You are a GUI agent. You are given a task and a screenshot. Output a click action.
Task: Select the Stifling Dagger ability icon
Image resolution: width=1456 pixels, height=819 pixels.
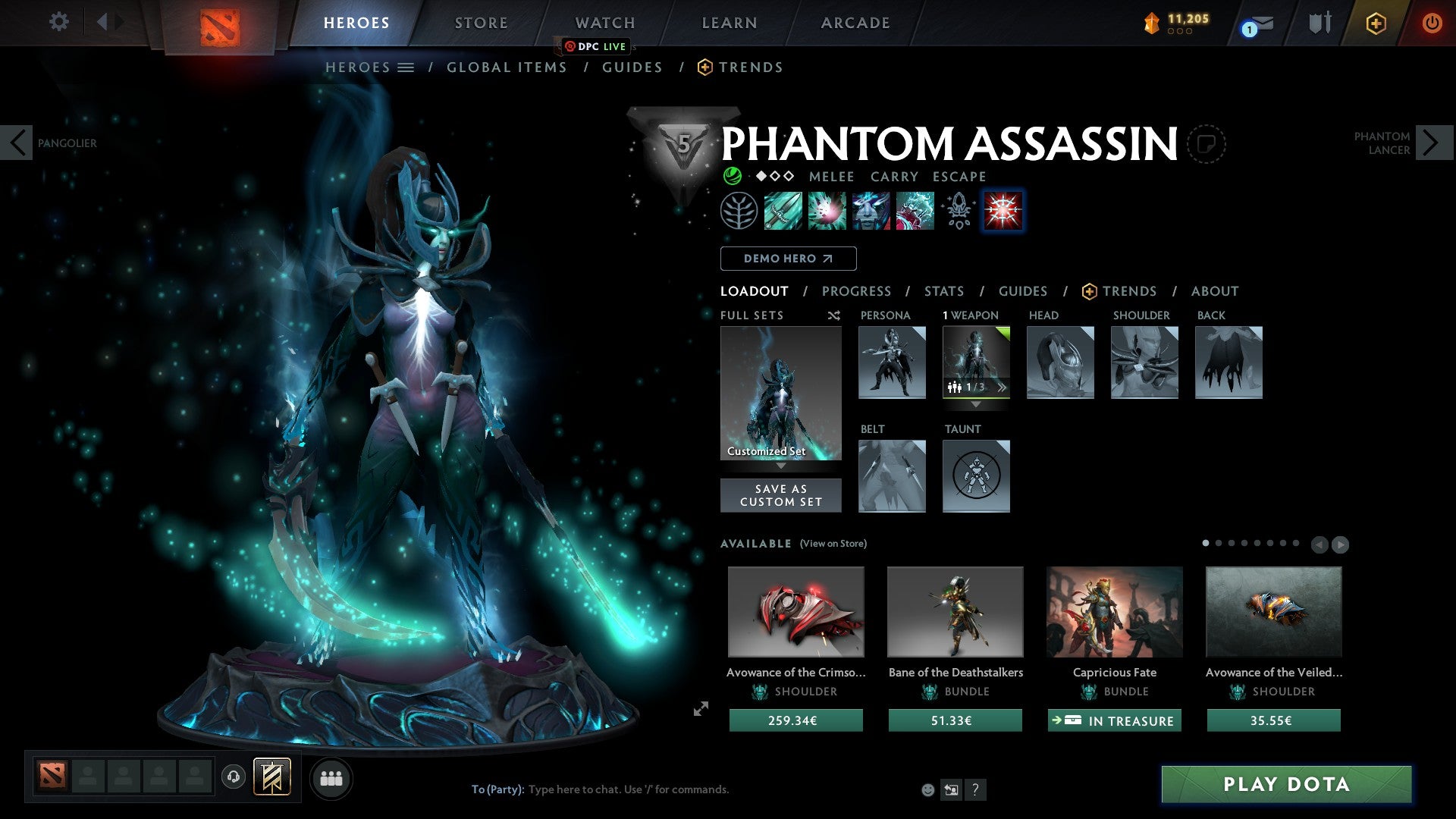[x=782, y=211]
